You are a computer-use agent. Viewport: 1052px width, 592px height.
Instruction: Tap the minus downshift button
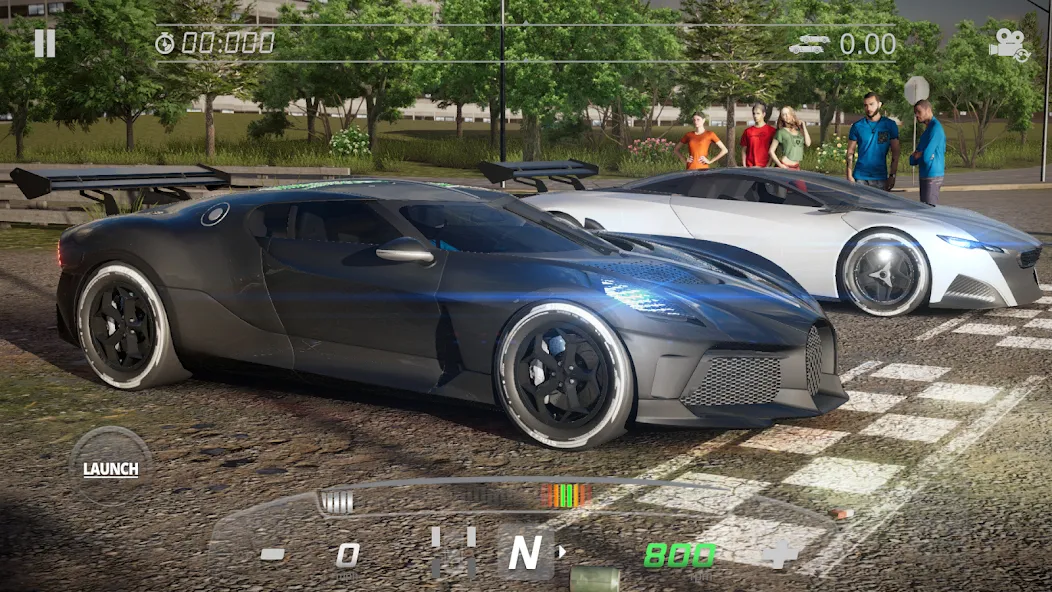pyautogui.click(x=272, y=554)
